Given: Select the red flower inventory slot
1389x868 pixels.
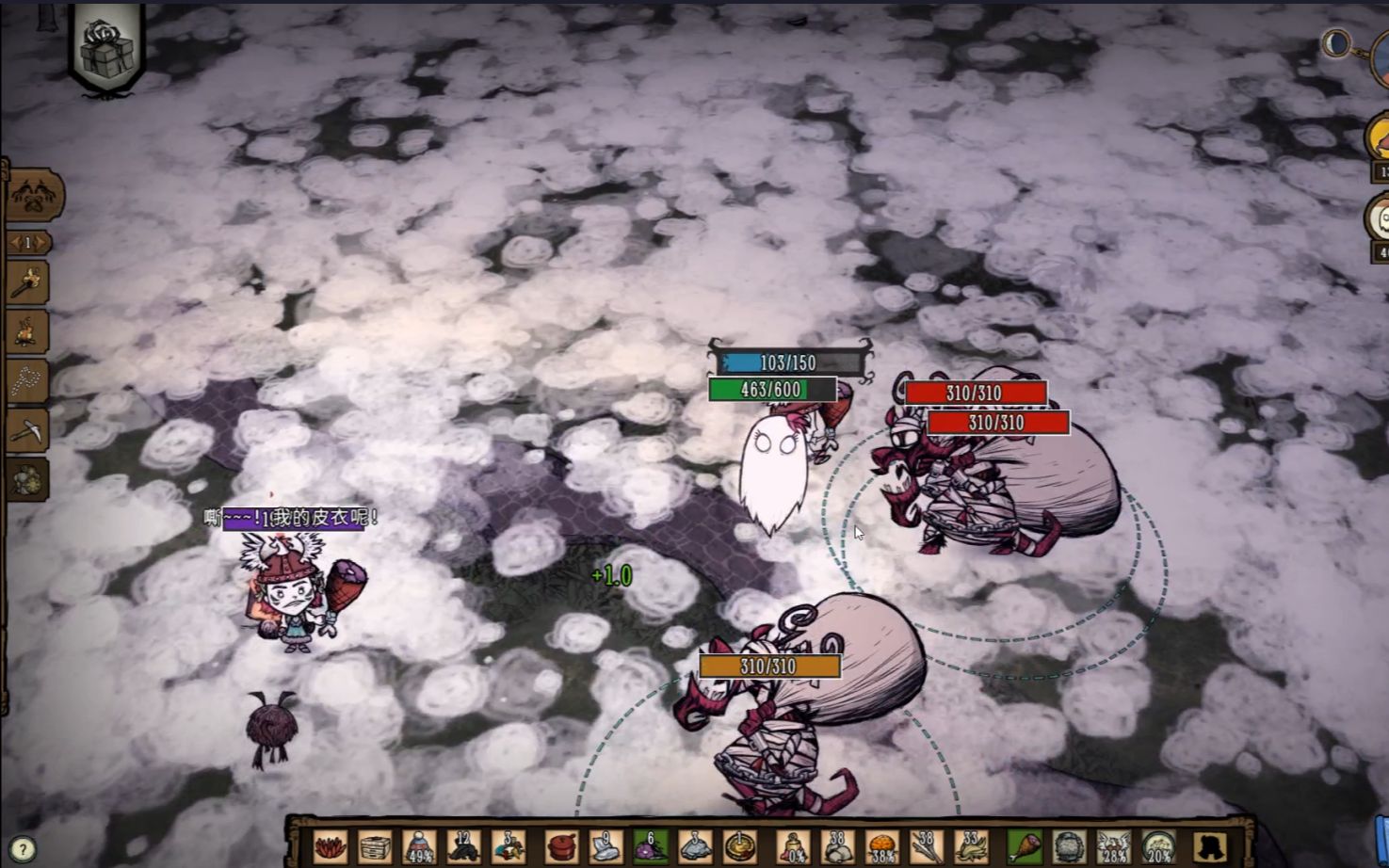Looking at the screenshot, I should (330, 846).
